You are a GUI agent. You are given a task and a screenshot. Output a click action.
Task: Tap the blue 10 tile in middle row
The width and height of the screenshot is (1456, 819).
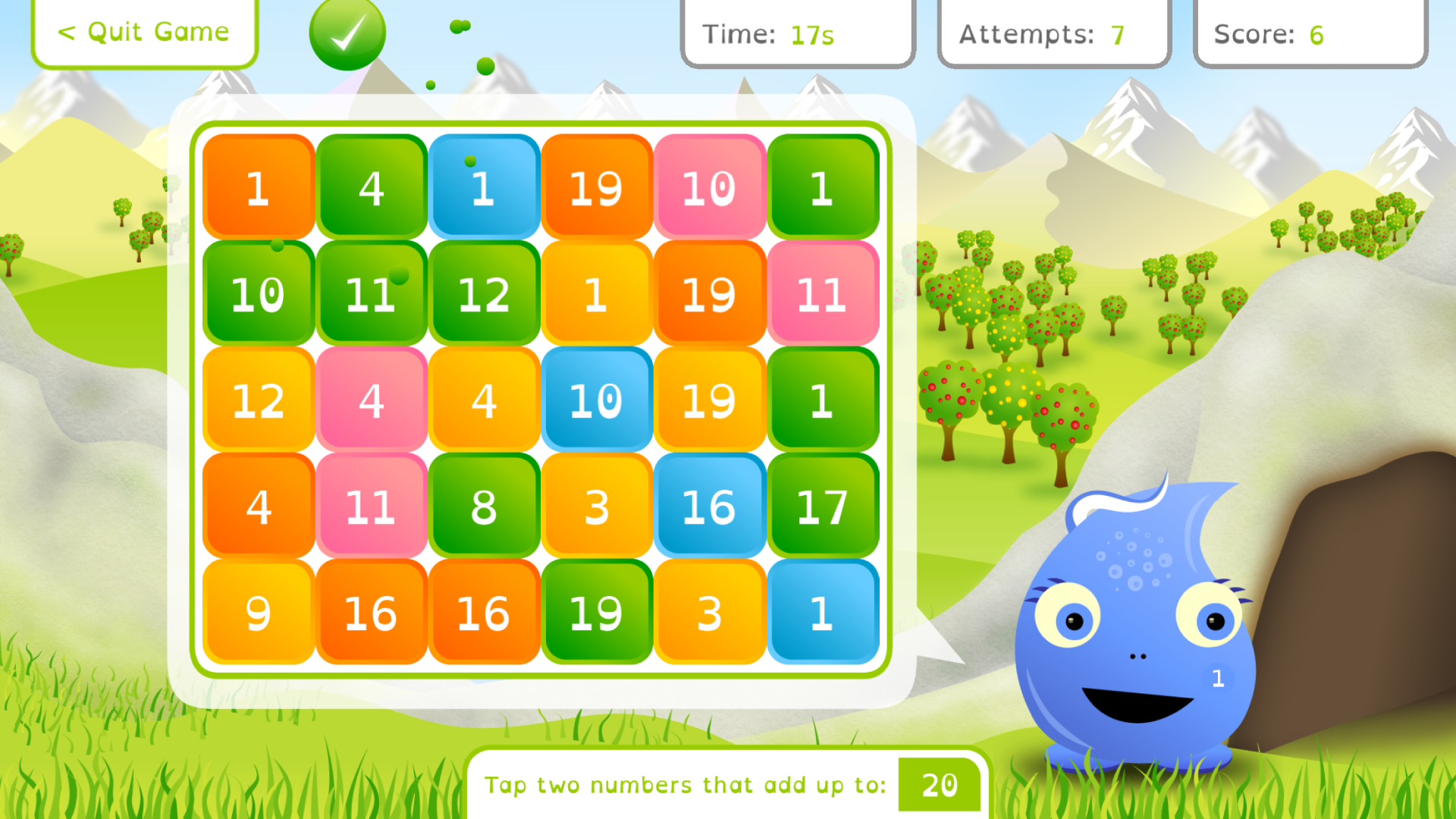point(597,400)
